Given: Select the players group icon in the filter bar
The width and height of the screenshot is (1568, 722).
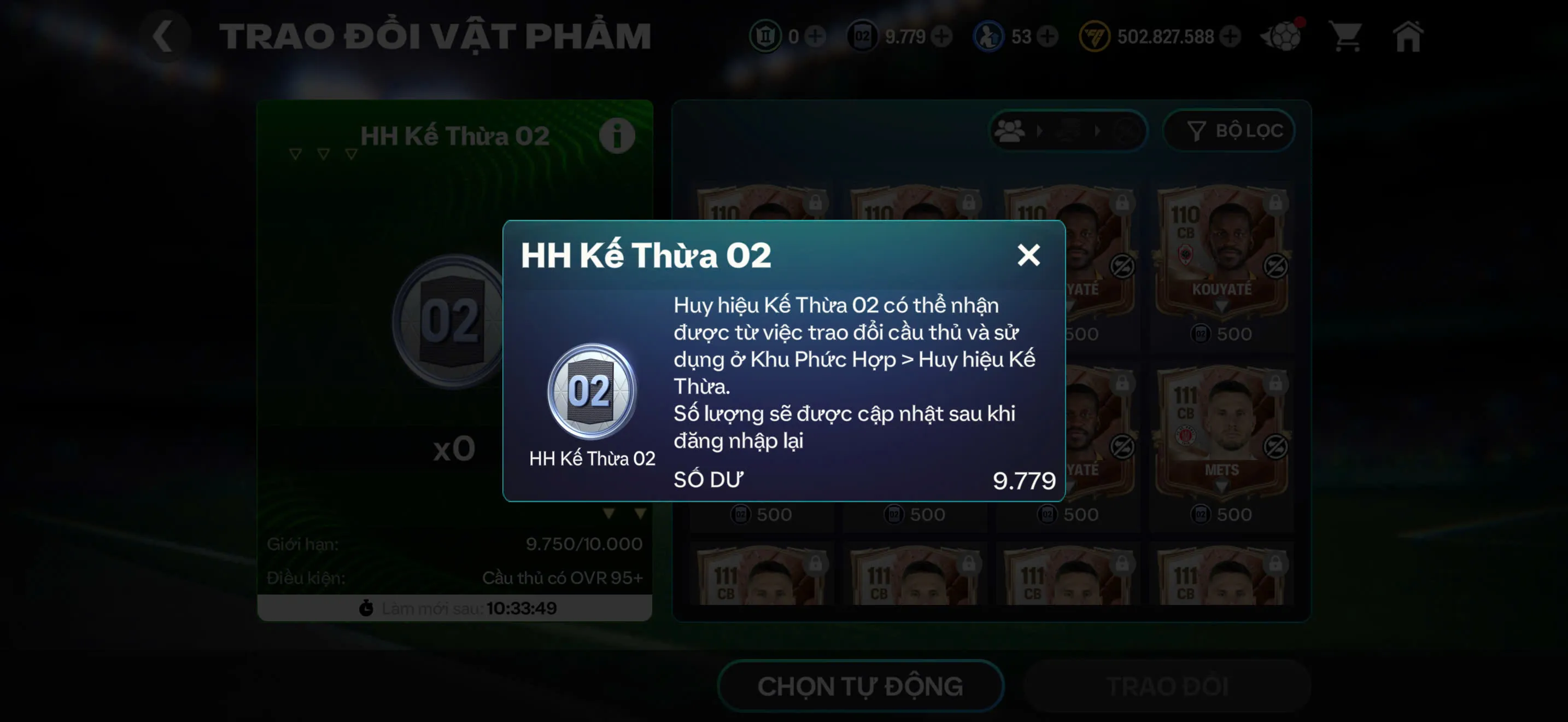Looking at the screenshot, I should tap(1009, 130).
